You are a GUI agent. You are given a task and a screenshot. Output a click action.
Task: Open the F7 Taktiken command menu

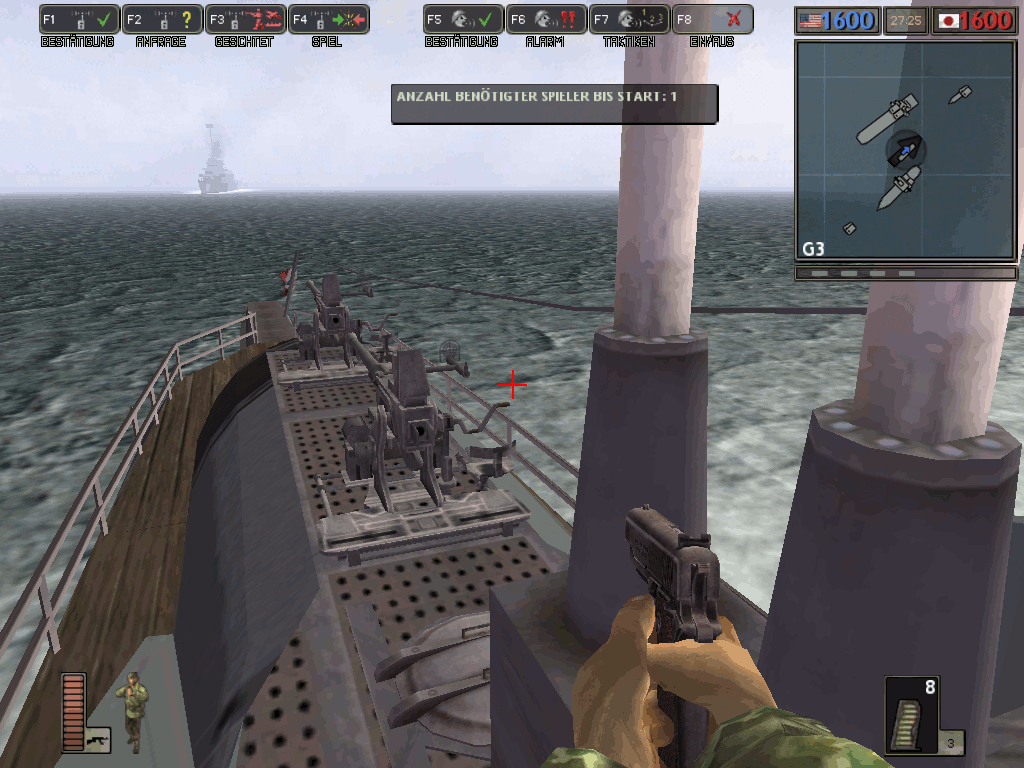(629, 19)
